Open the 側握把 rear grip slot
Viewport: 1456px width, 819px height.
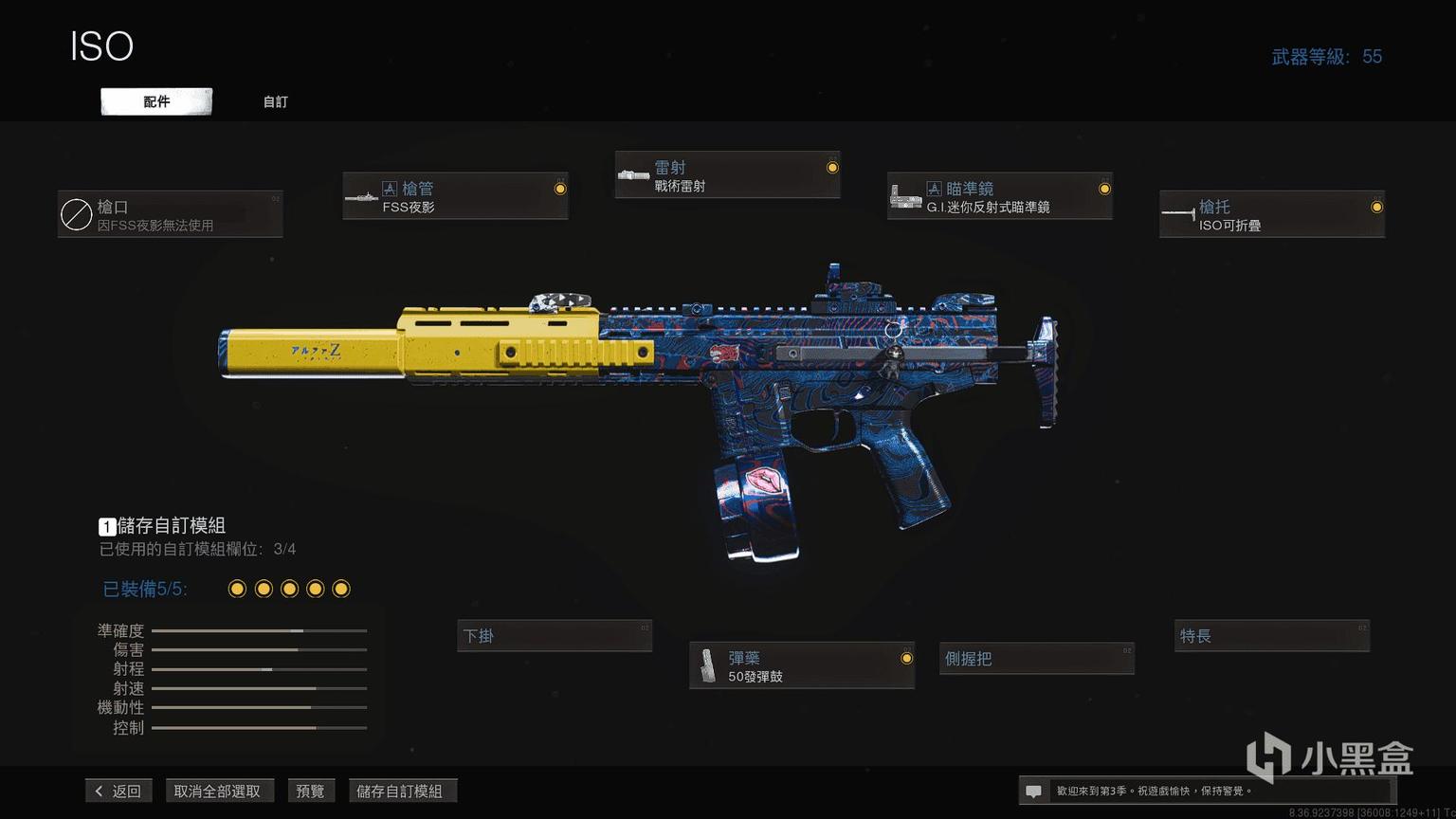(1037, 659)
